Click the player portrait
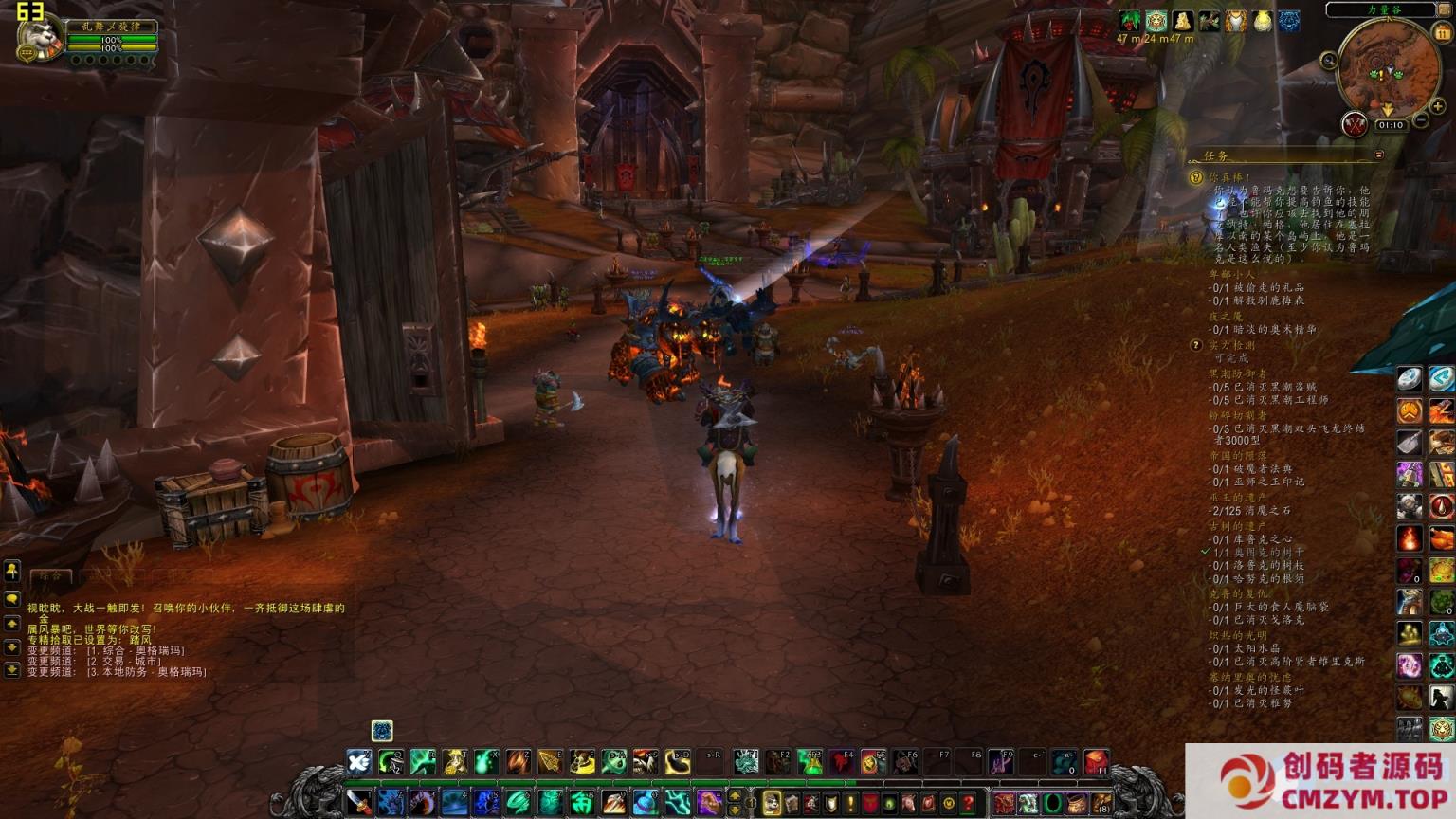The image size is (1456, 819). tap(40, 38)
